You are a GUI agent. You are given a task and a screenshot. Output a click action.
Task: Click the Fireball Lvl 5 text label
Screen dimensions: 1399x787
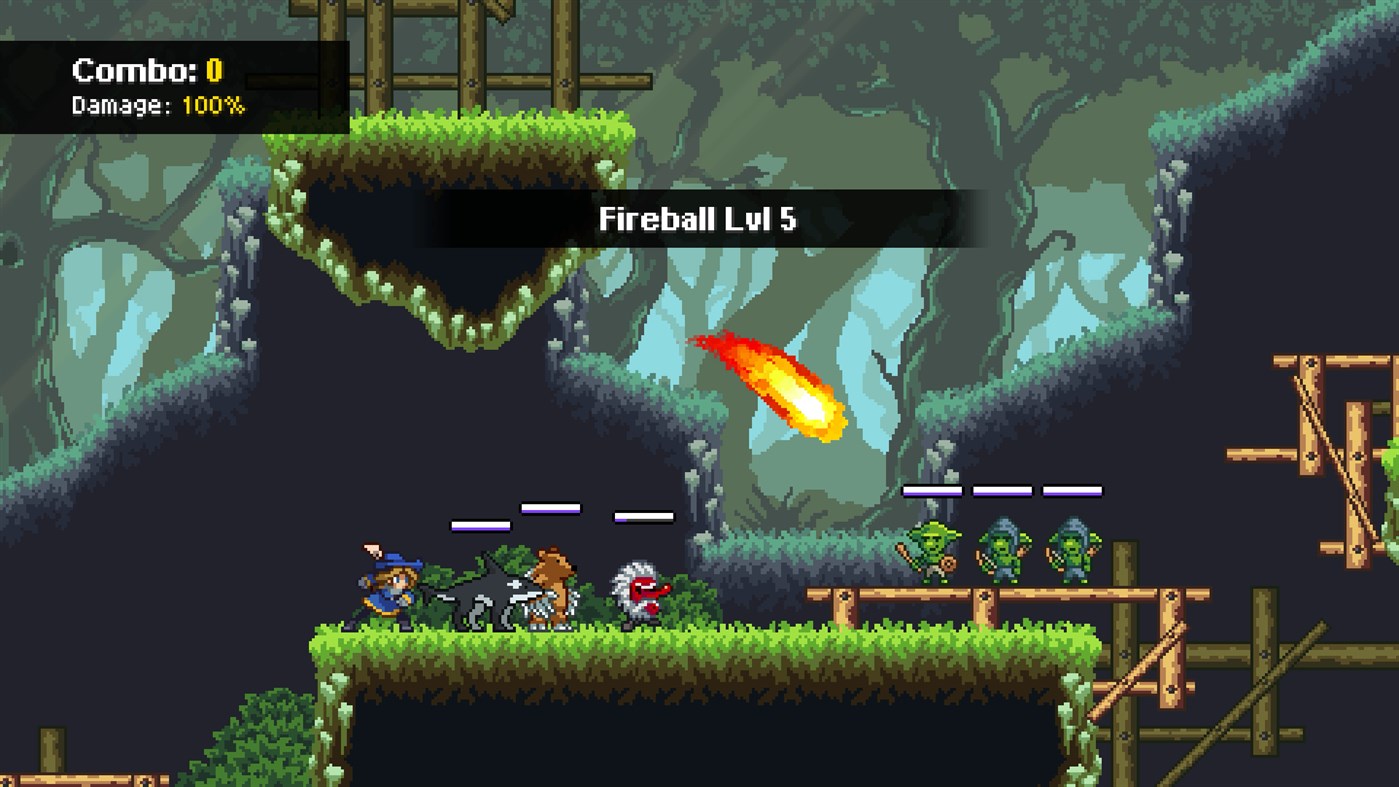[x=698, y=218]
